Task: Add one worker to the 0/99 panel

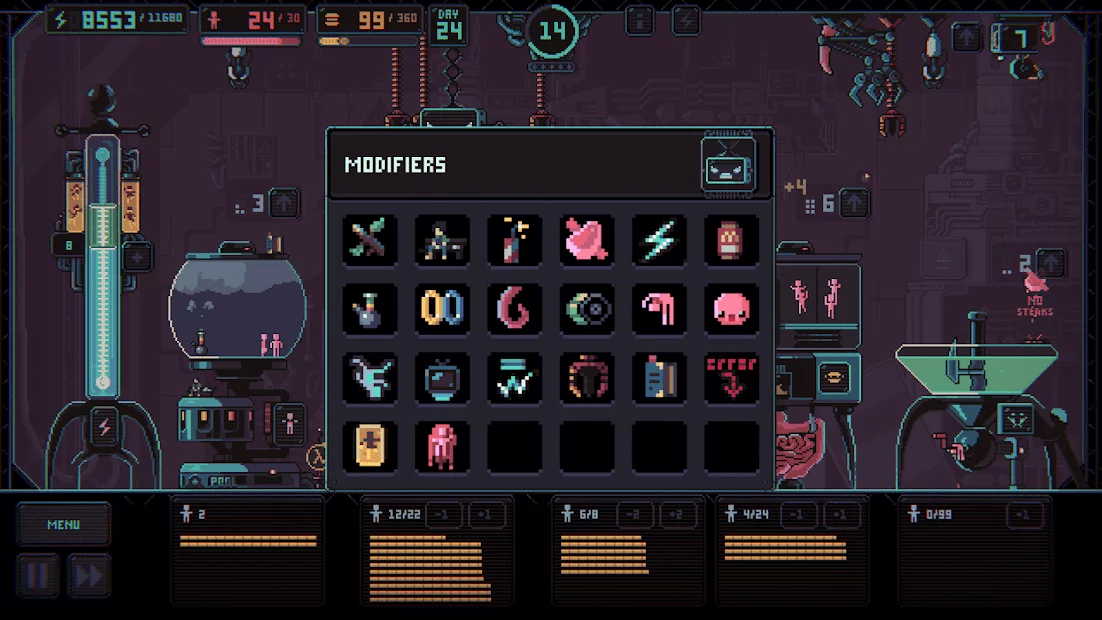Action: 1024,515
